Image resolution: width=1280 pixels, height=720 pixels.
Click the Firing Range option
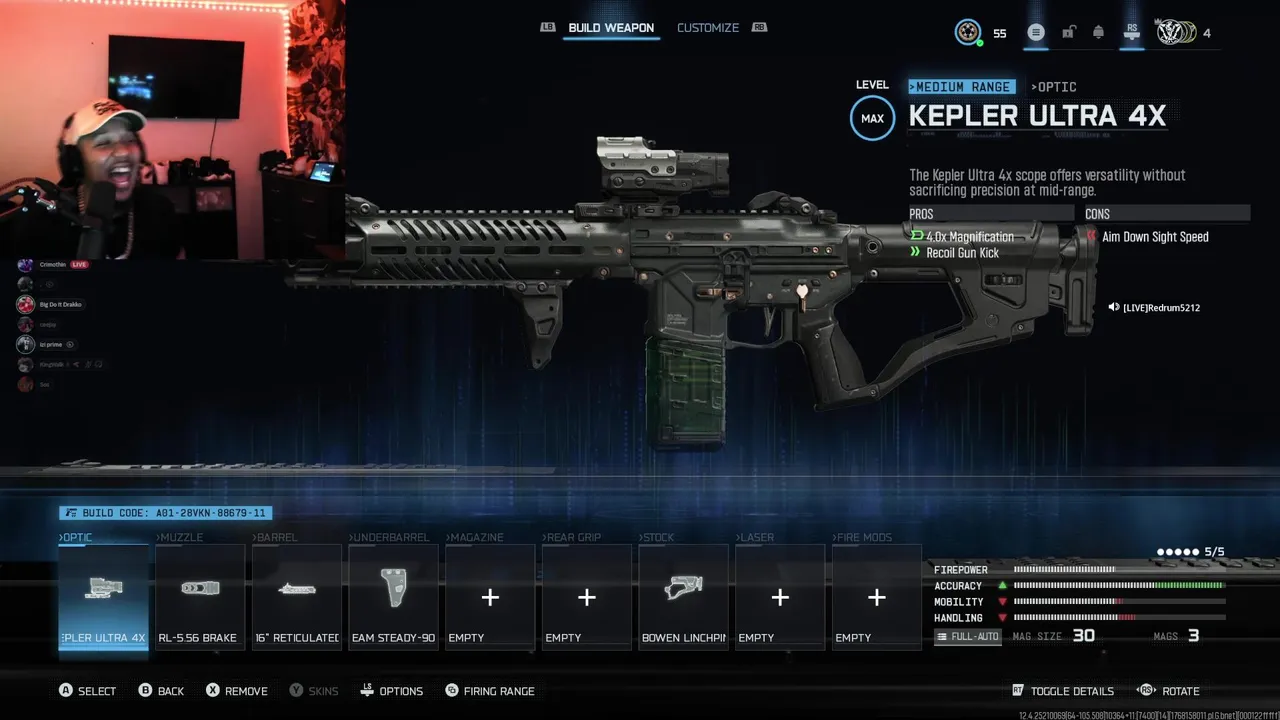[489, 691]
